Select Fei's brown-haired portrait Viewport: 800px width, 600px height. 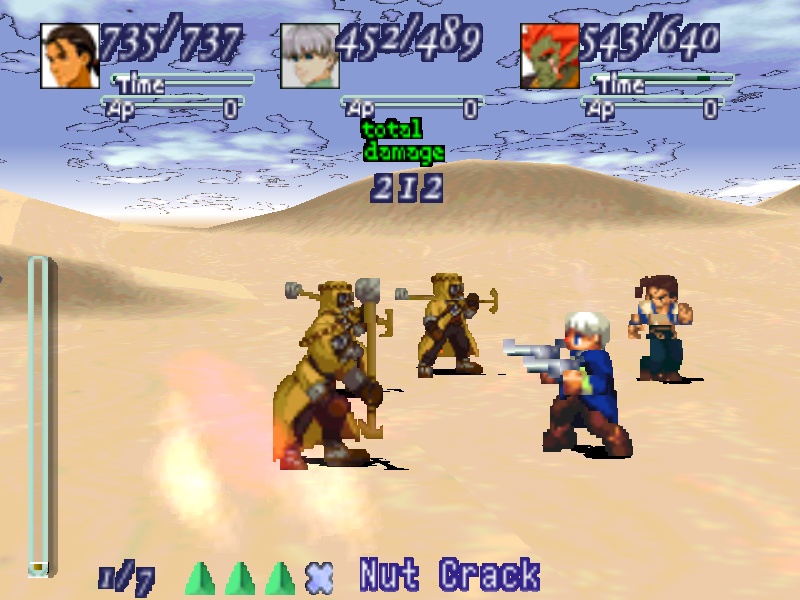(x=70, y=56)
